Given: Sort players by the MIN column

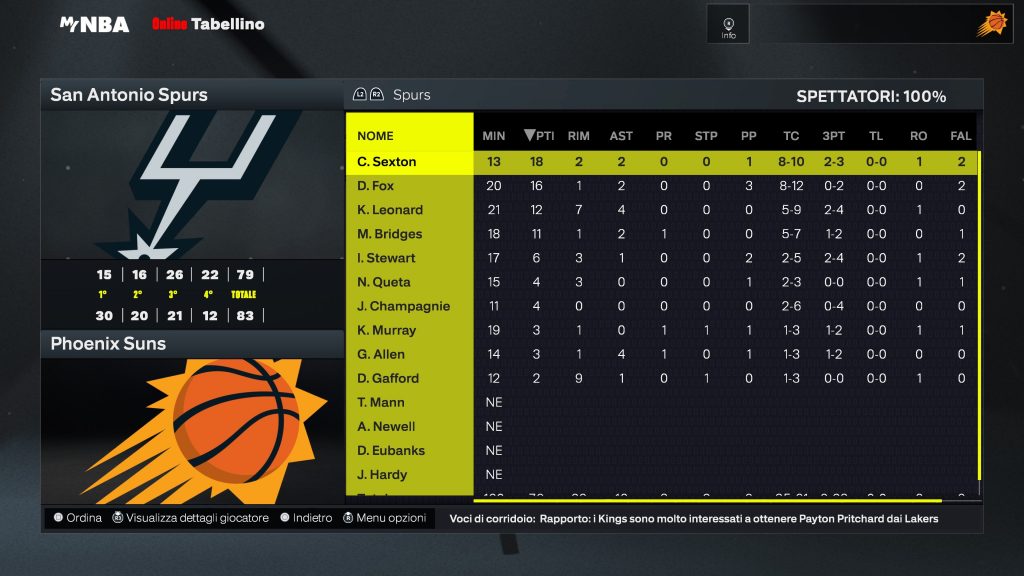Looking at the screenshot, I should [494, 136].
